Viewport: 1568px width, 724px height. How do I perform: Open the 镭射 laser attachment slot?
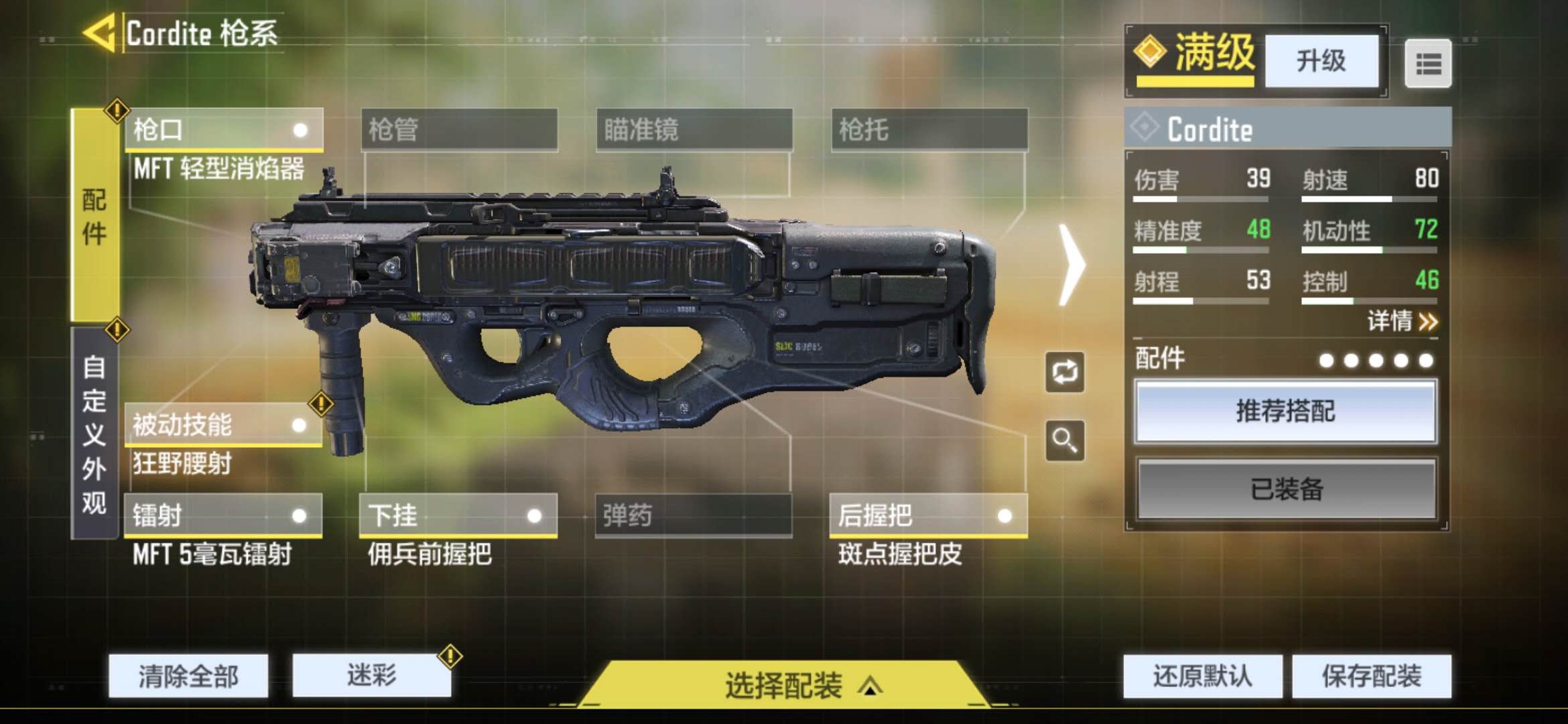coord(222,516)
